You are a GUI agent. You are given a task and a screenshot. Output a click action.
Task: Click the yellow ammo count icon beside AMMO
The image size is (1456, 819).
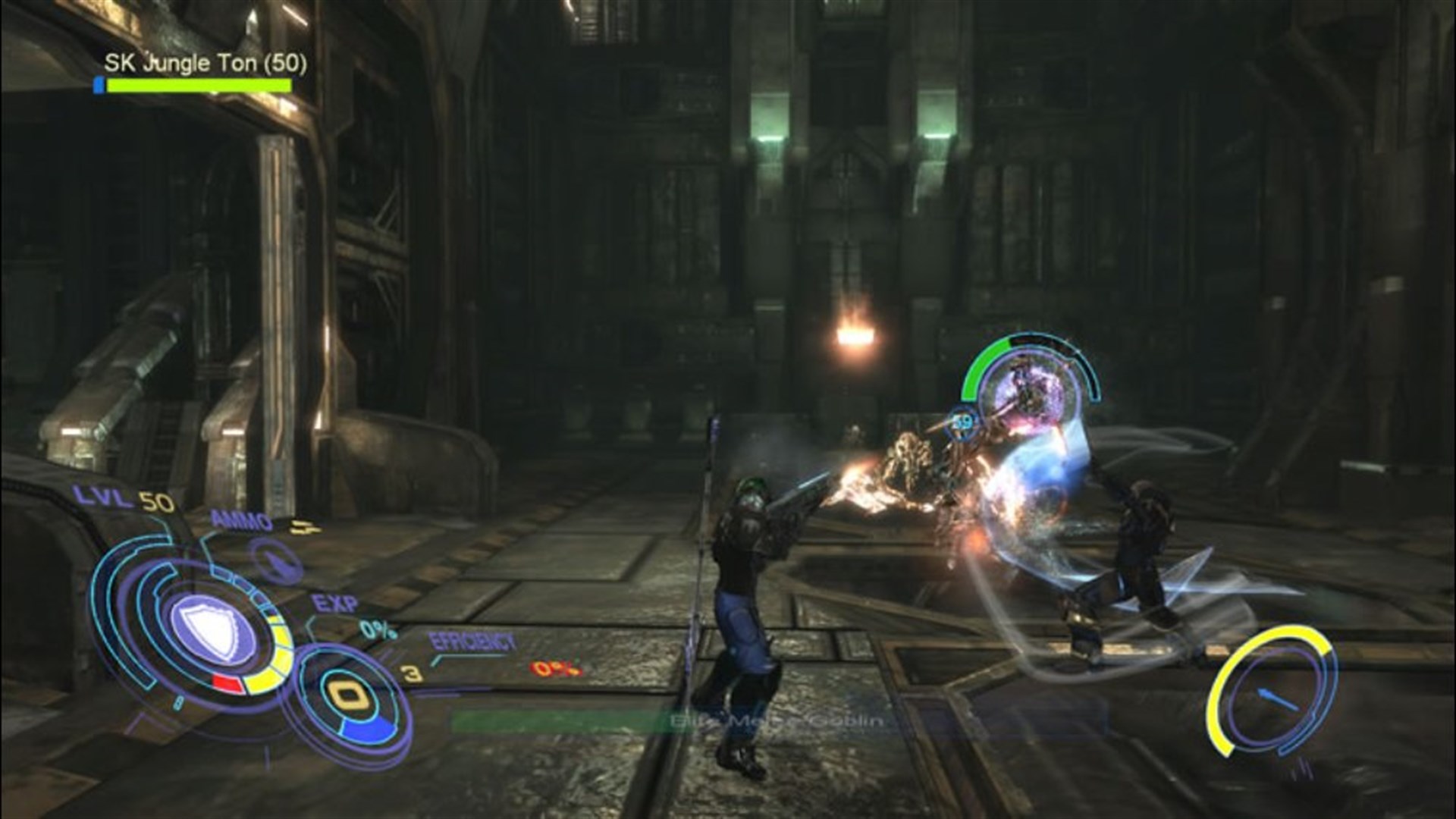point(304,526)
